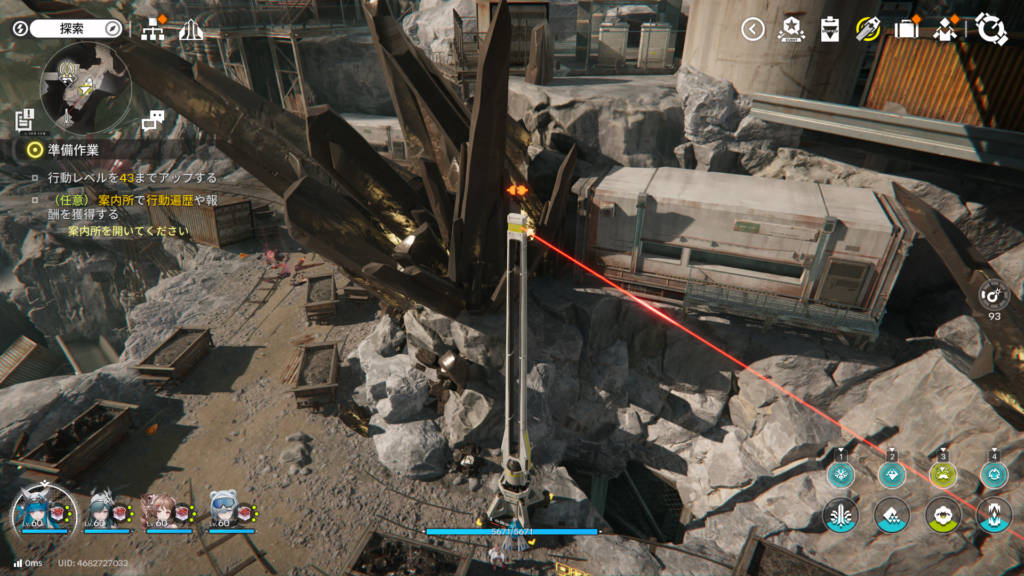Image resolution: width=1024 pixels, height=576 pixels.
Task: Open the clipboard icon in the top bar
Action: click(x=829, y=29)
